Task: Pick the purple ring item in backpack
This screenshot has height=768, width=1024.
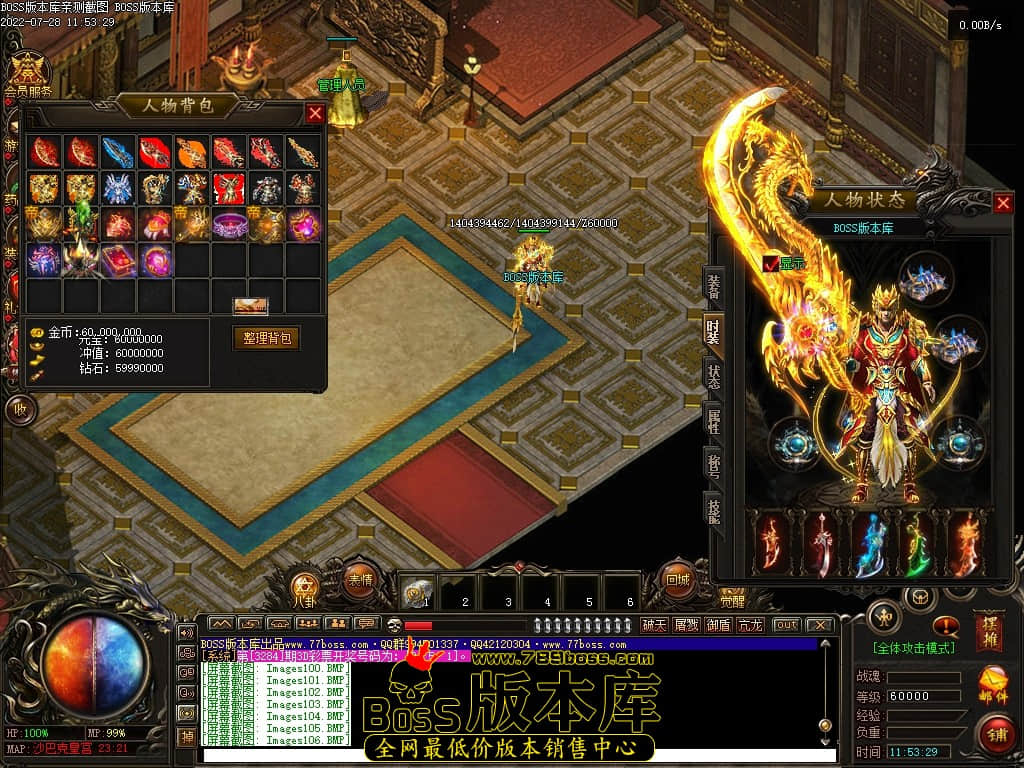Action: click(229, 224)
